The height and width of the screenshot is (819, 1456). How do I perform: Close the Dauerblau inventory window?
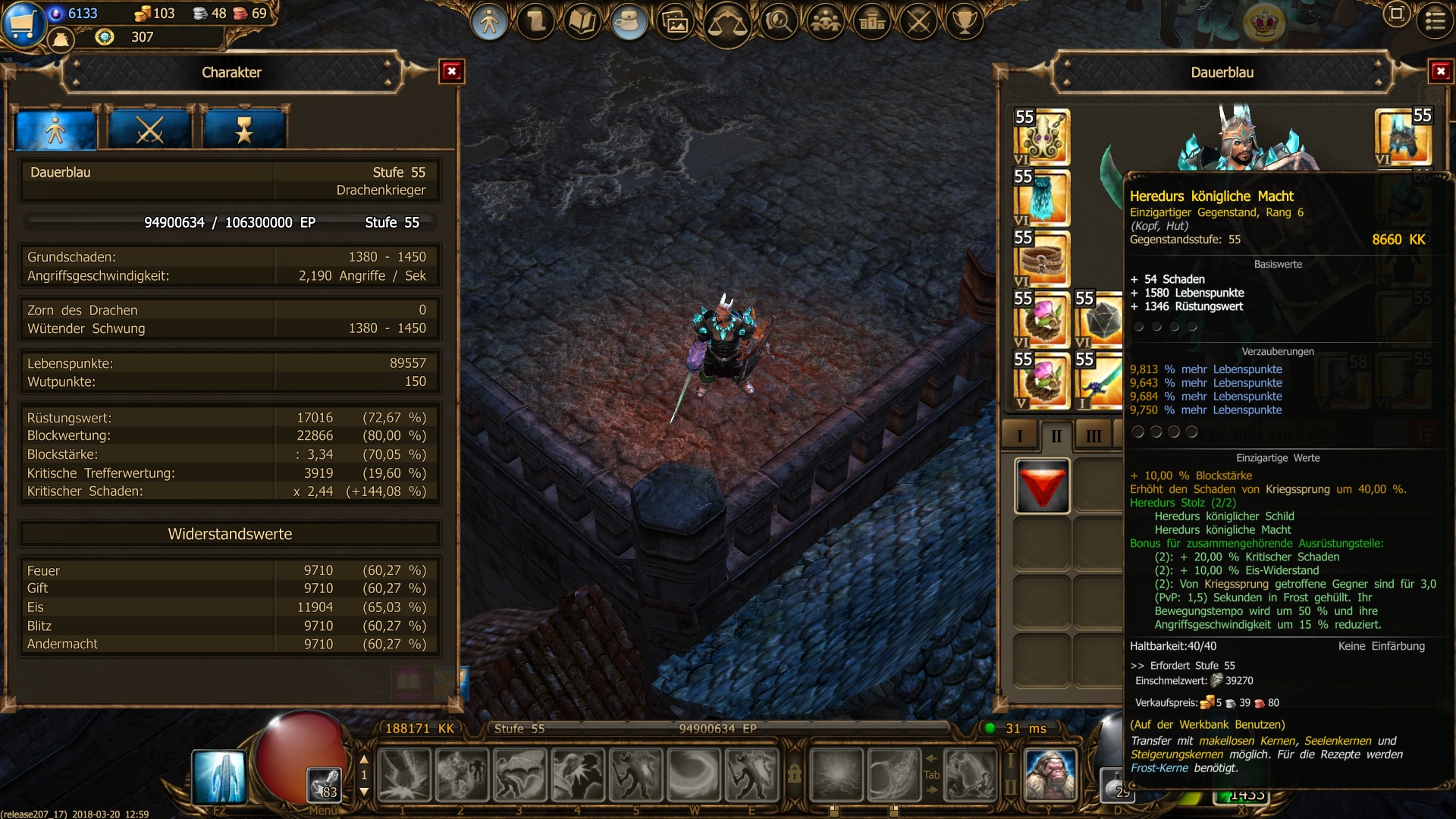(x=1440, y=72)
